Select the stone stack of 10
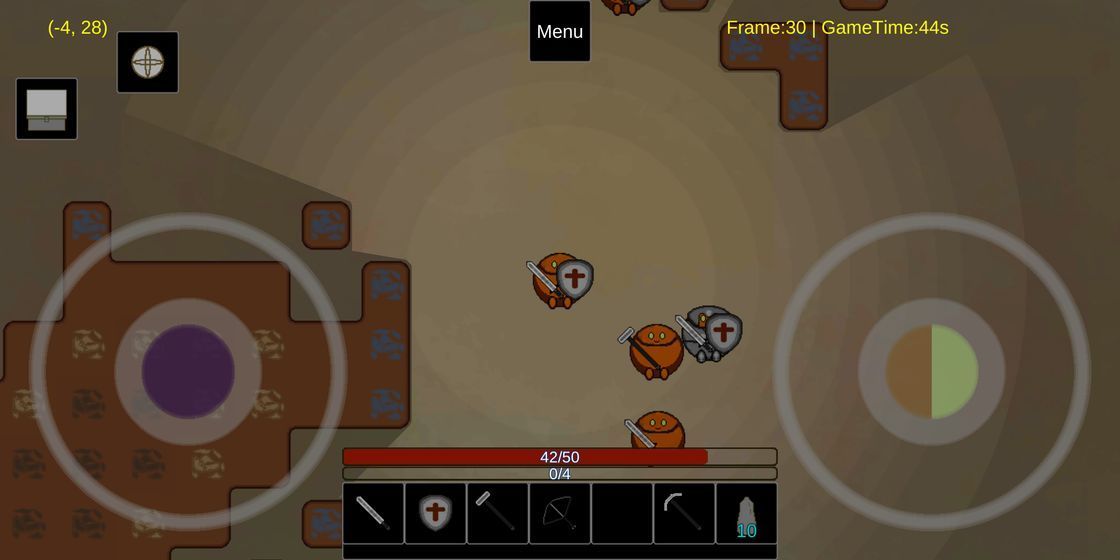Viewport: 1120px width, 560px height. (x=746, y=513)
